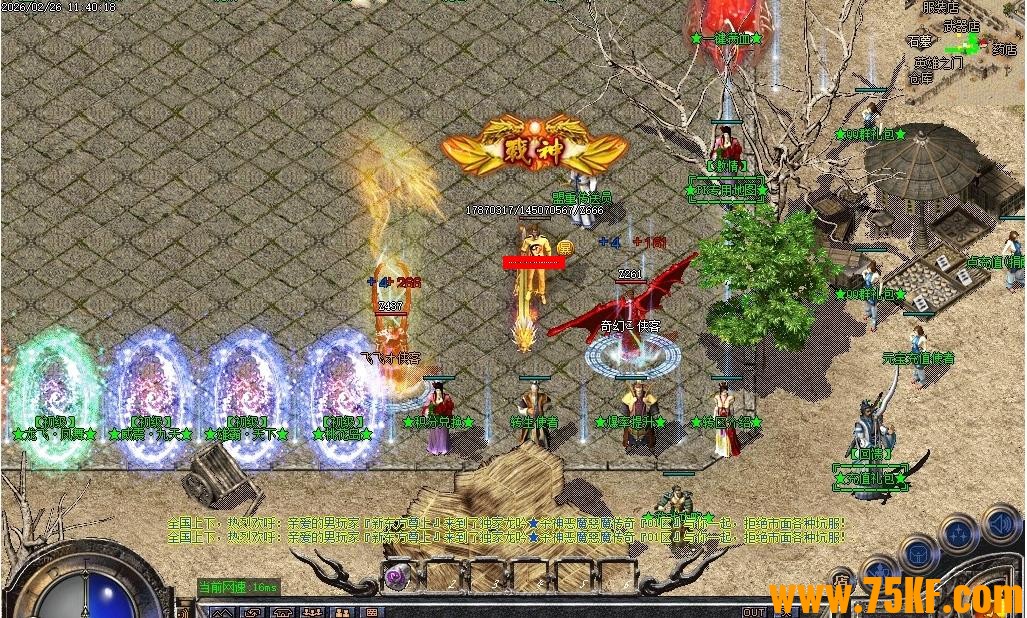Click the OUT button on the bottom bar
This screenshot has height=618, width=1027.
click(x=753, y=612)
